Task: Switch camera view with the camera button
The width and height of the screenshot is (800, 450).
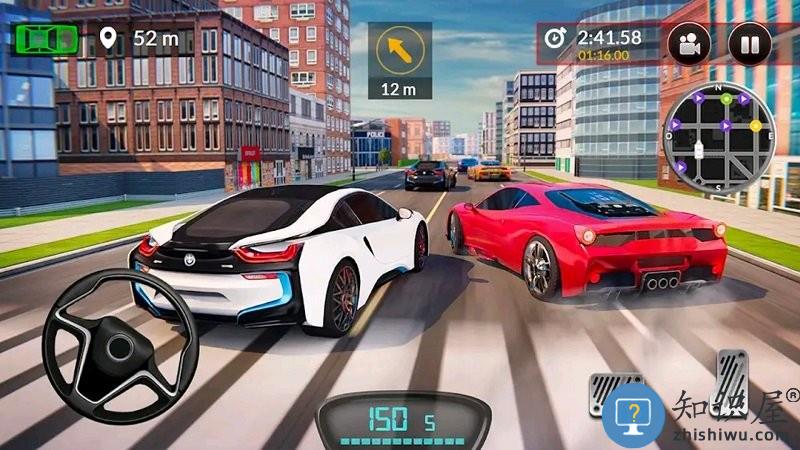Action: point(689,43)
